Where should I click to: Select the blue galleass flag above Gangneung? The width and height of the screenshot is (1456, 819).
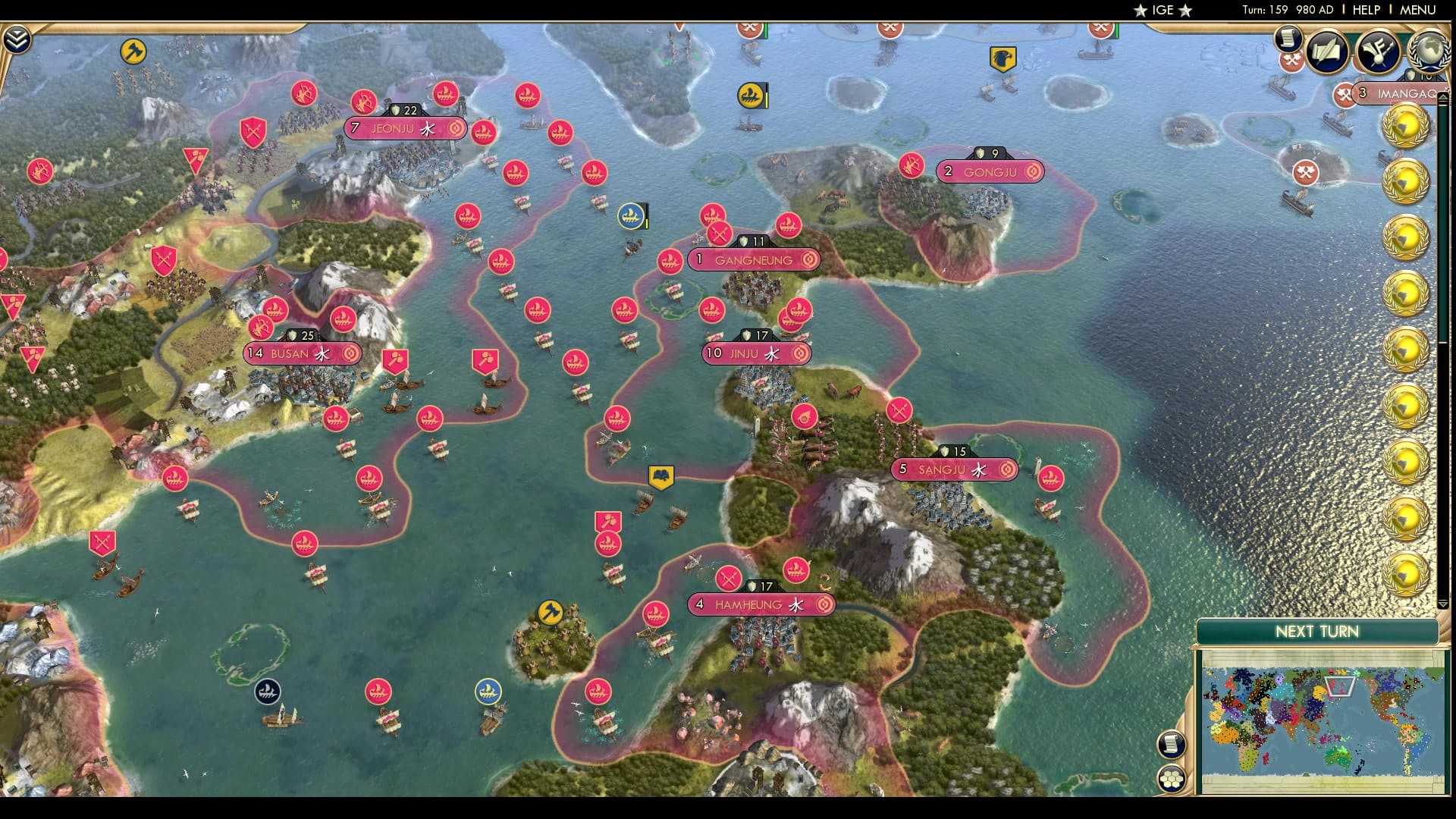(631, 215)
